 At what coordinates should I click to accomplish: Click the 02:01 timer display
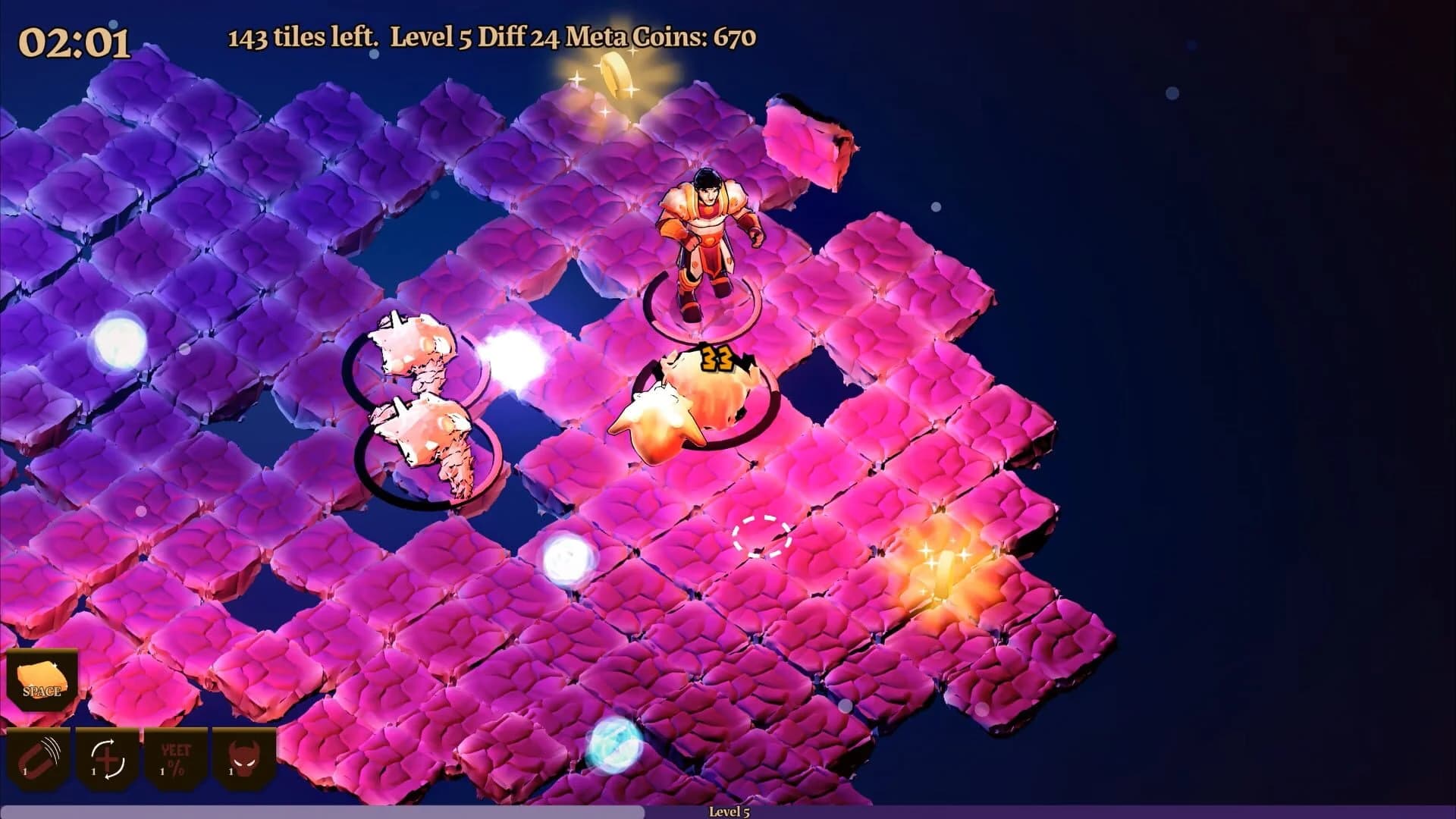[x=76, y=38]
